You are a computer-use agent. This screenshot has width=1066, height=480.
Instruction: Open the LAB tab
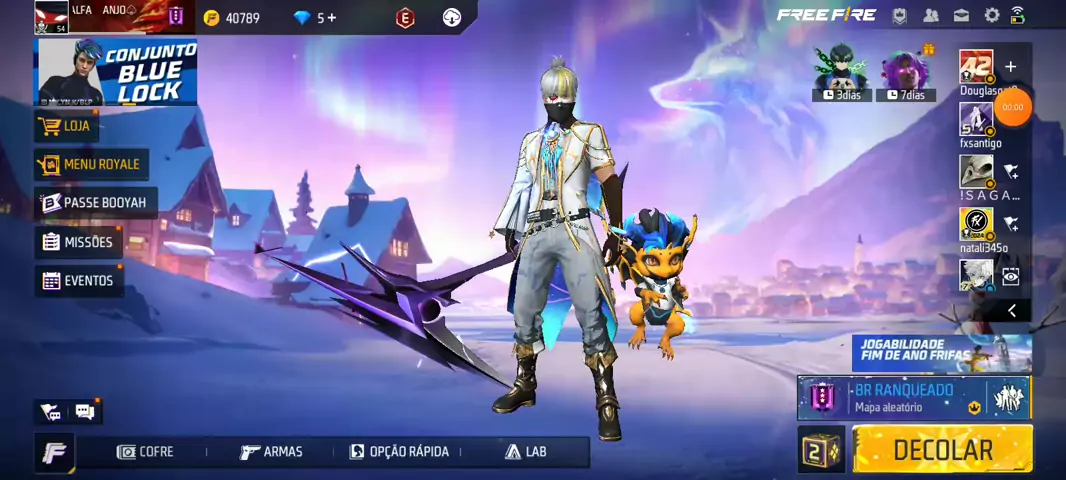coord(526,452)
